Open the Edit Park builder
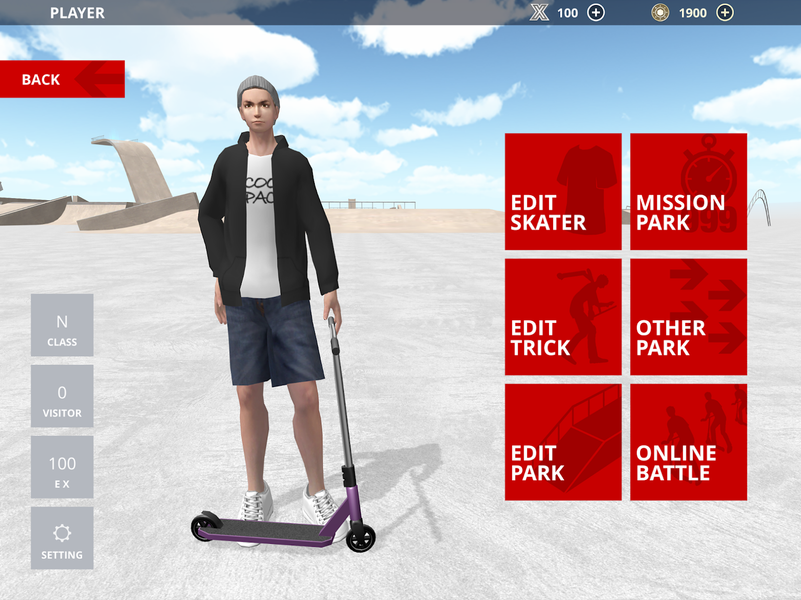The width and height of the screenshot is (801, 600). (563, 442)
